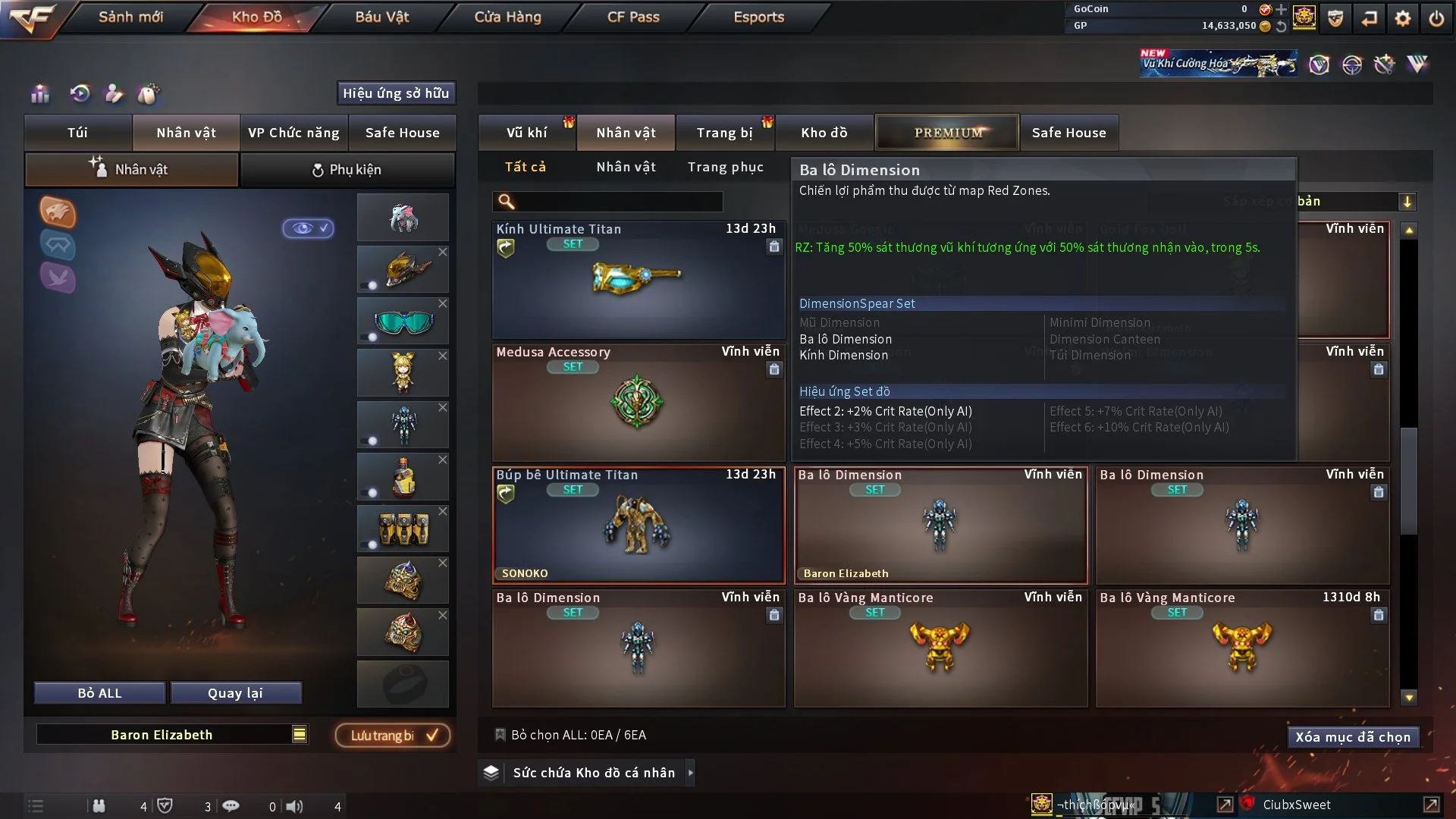
Task: Toggle the character visibility eye switch
Action: point(308,228)
